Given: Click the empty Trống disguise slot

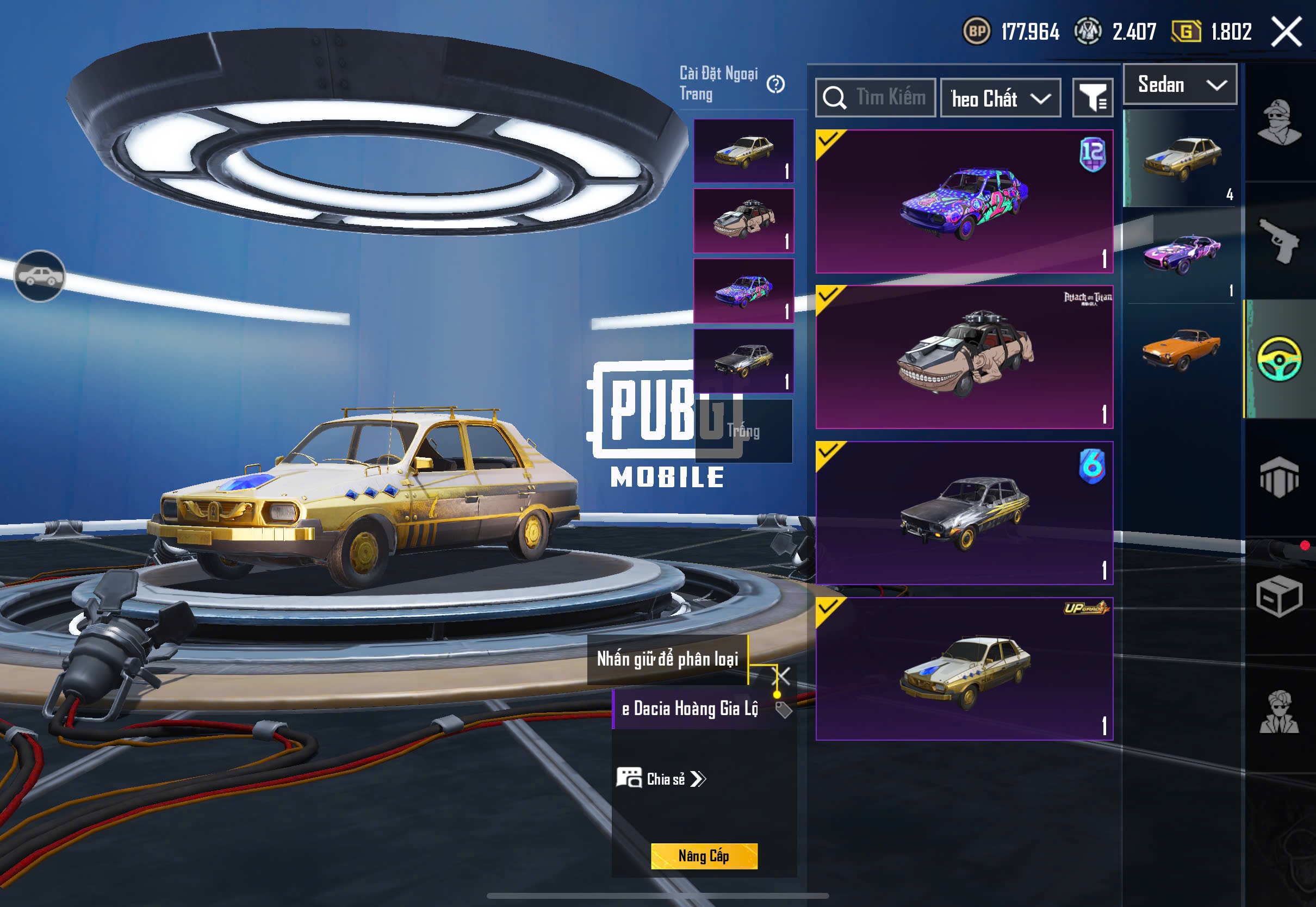Looking at the screenshot, I should click(x=743, y=431).
